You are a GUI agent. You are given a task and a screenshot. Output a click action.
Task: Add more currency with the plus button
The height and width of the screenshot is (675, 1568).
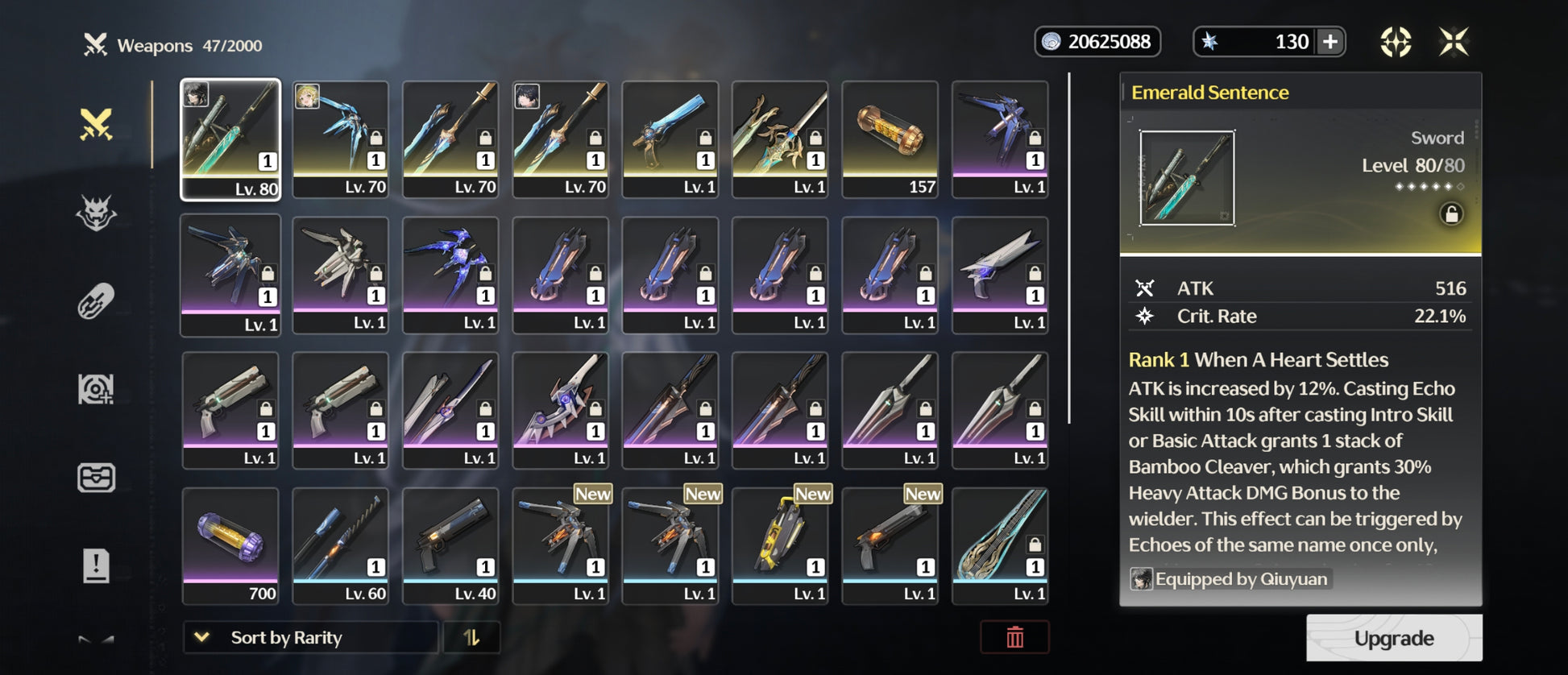tap(1330, 42)
